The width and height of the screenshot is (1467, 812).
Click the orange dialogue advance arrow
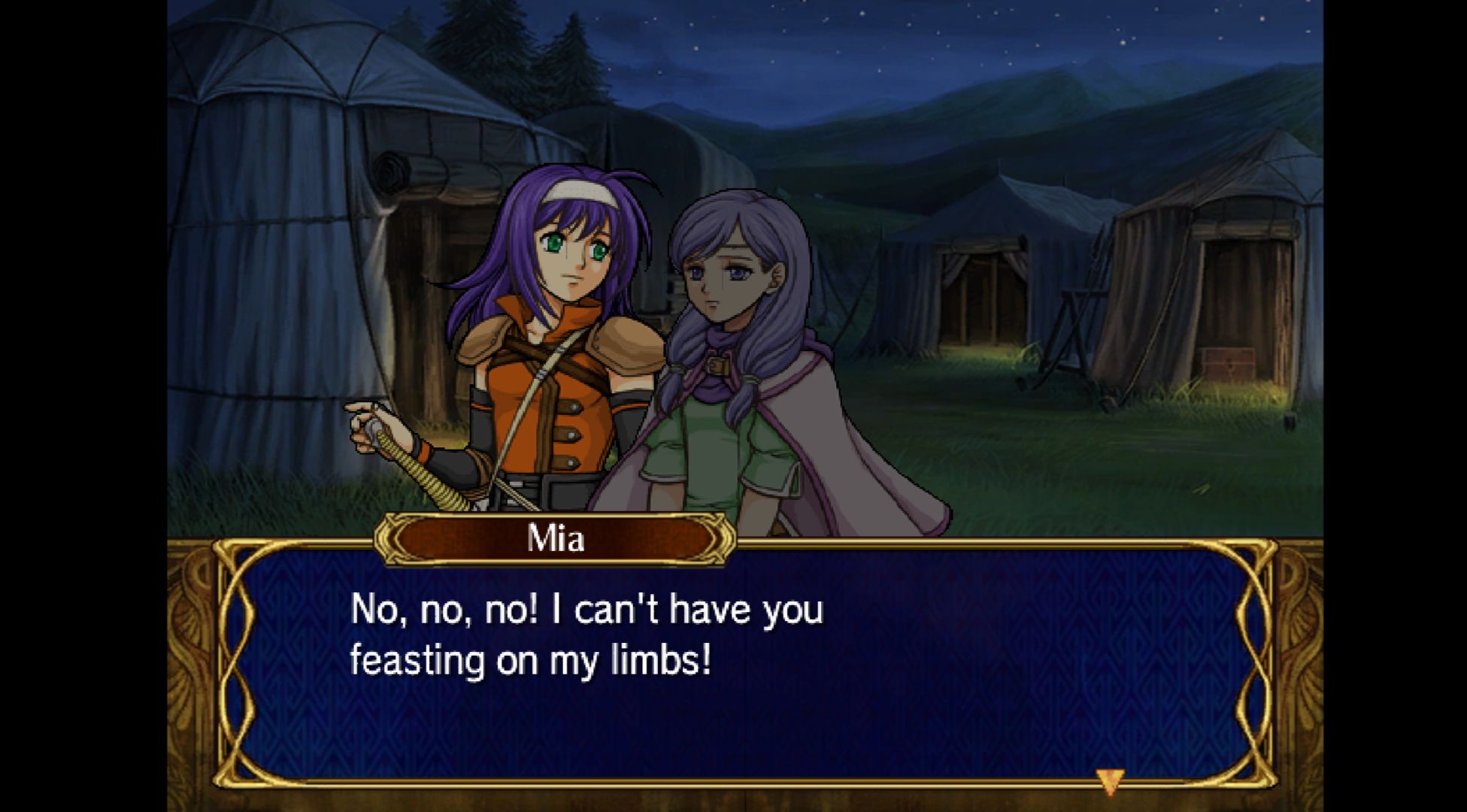1109,780
